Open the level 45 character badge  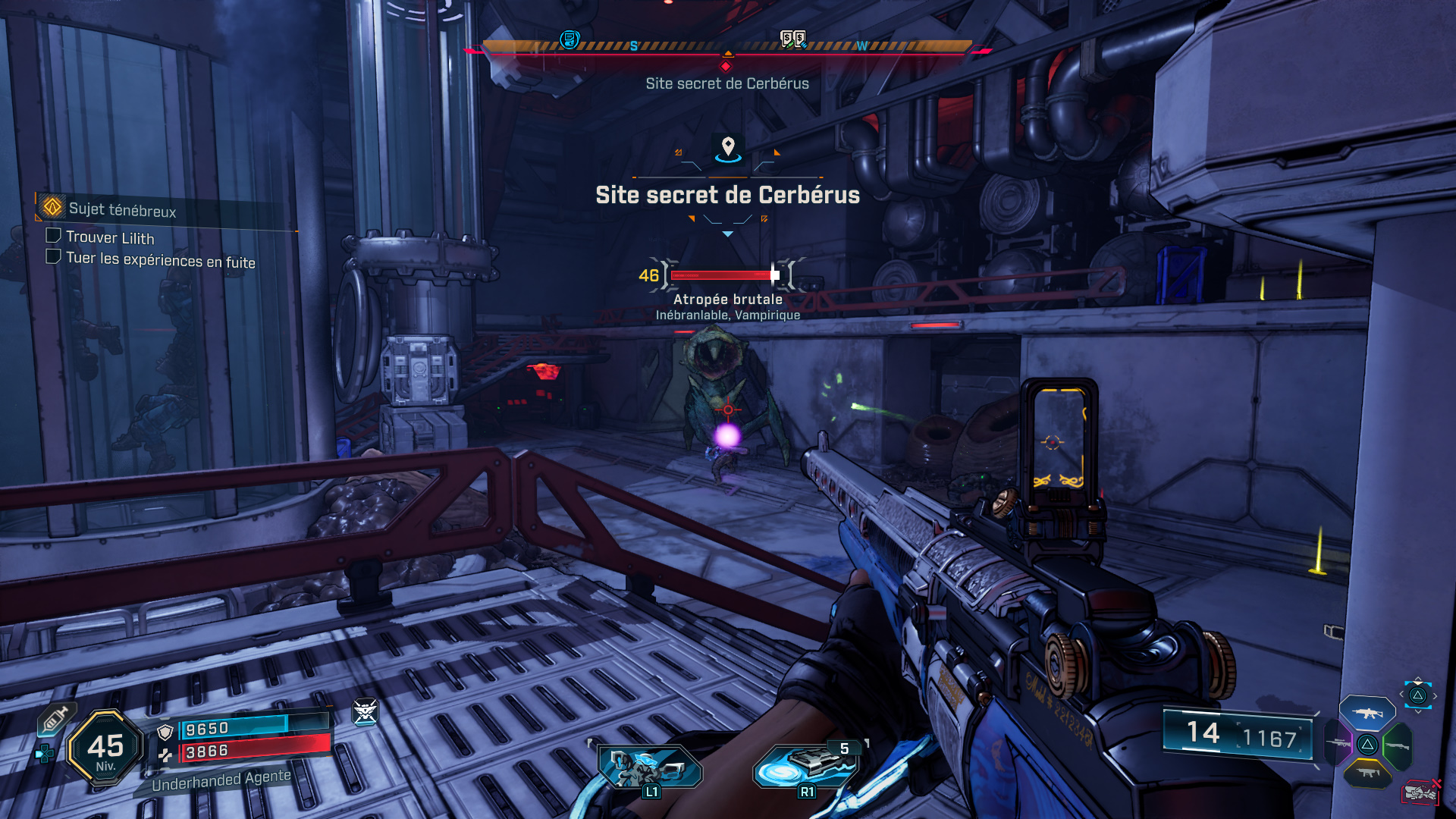pos(105,748)
